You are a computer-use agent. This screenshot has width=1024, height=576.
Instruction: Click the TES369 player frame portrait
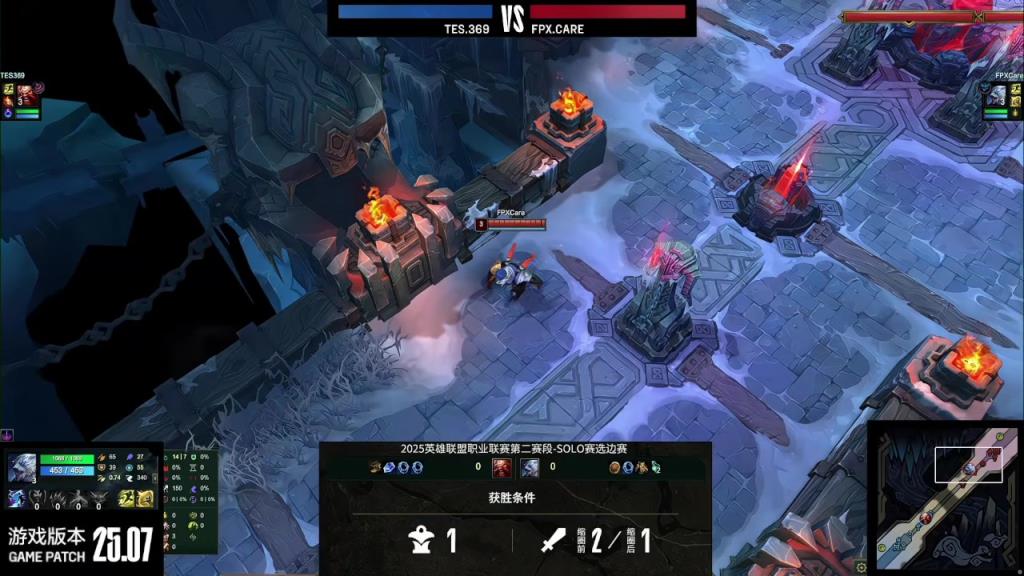click(26, 94)
